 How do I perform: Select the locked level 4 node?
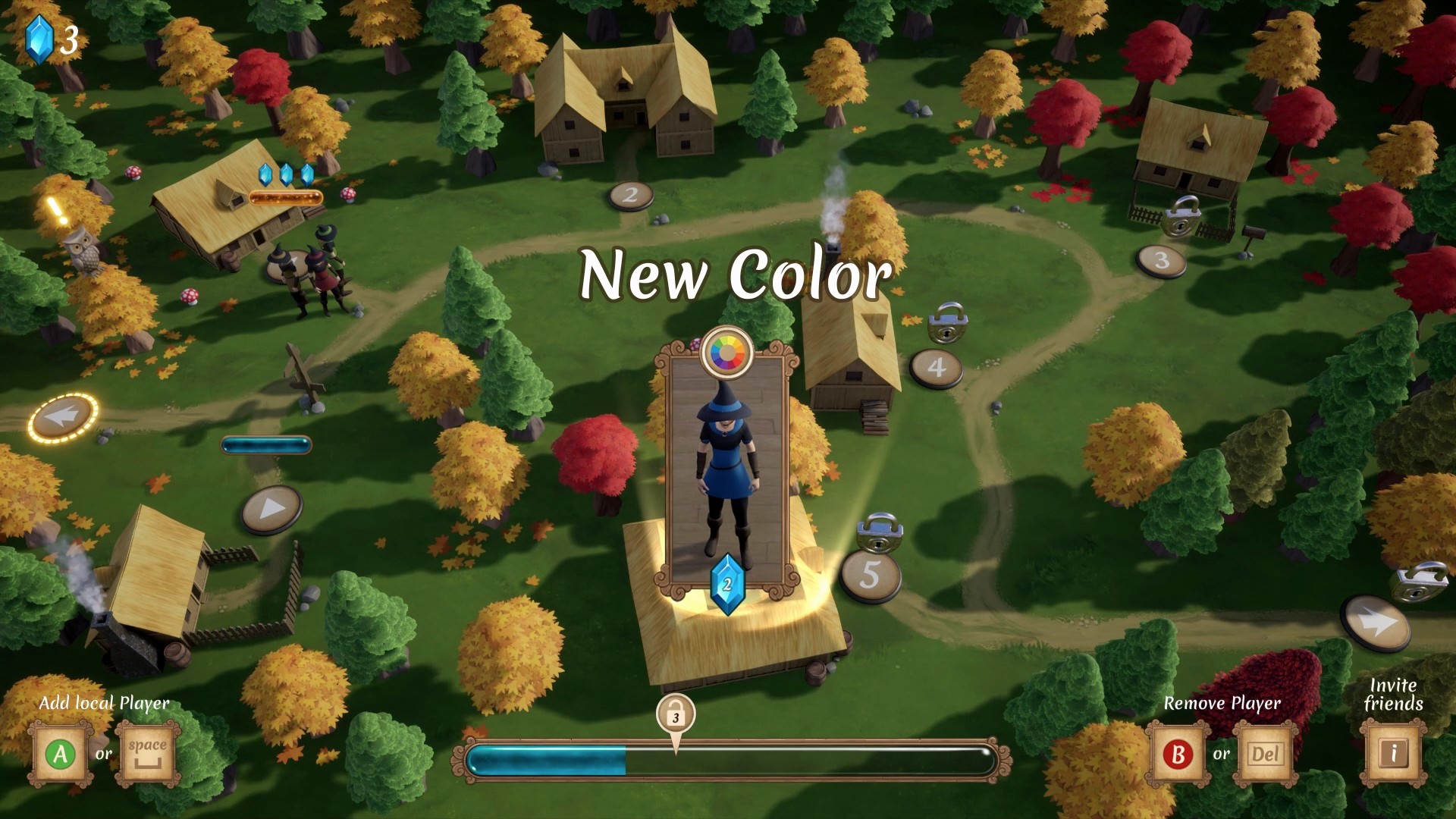[x=937, y=368]
